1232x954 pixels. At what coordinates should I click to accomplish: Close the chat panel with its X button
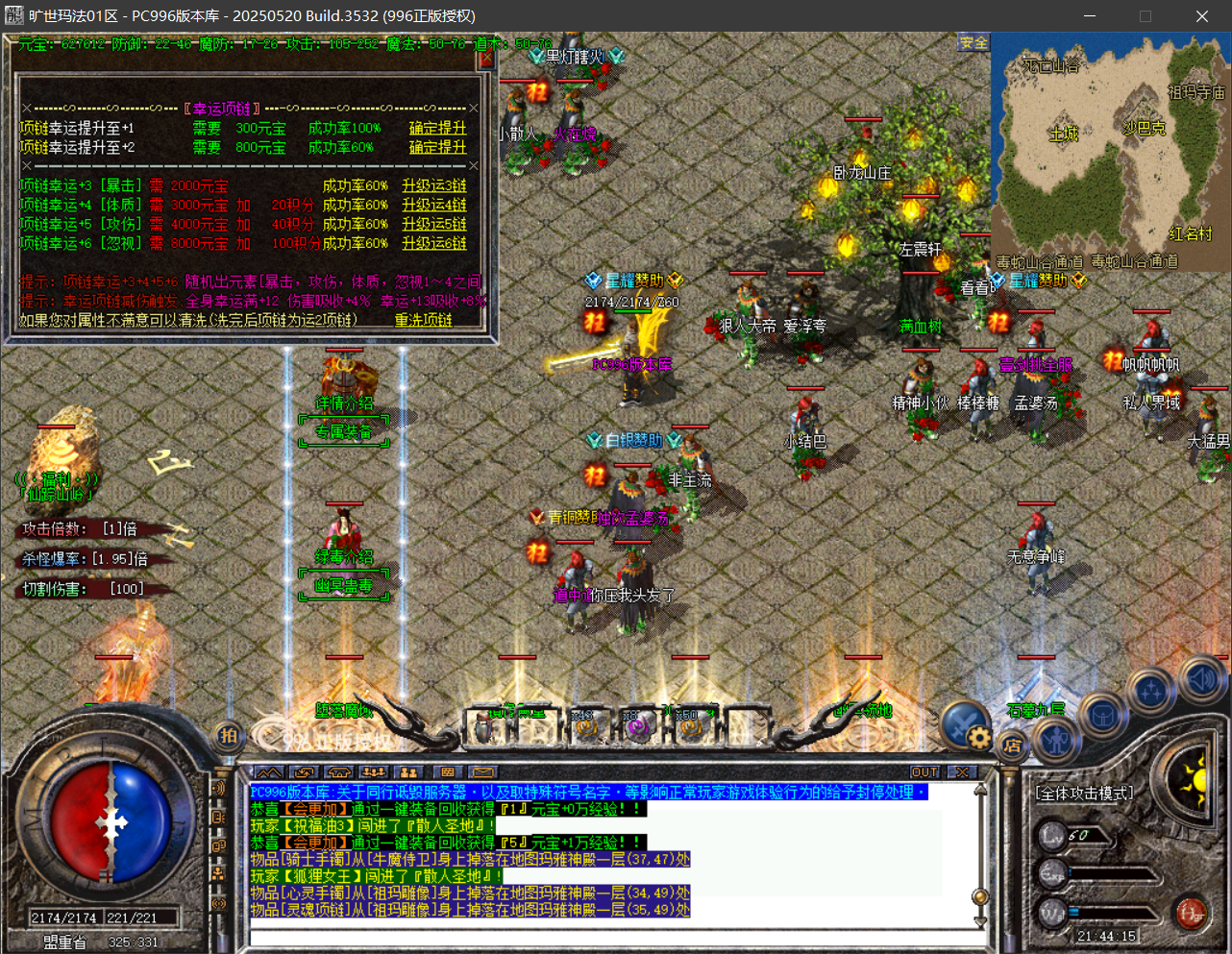coord(962,772)
